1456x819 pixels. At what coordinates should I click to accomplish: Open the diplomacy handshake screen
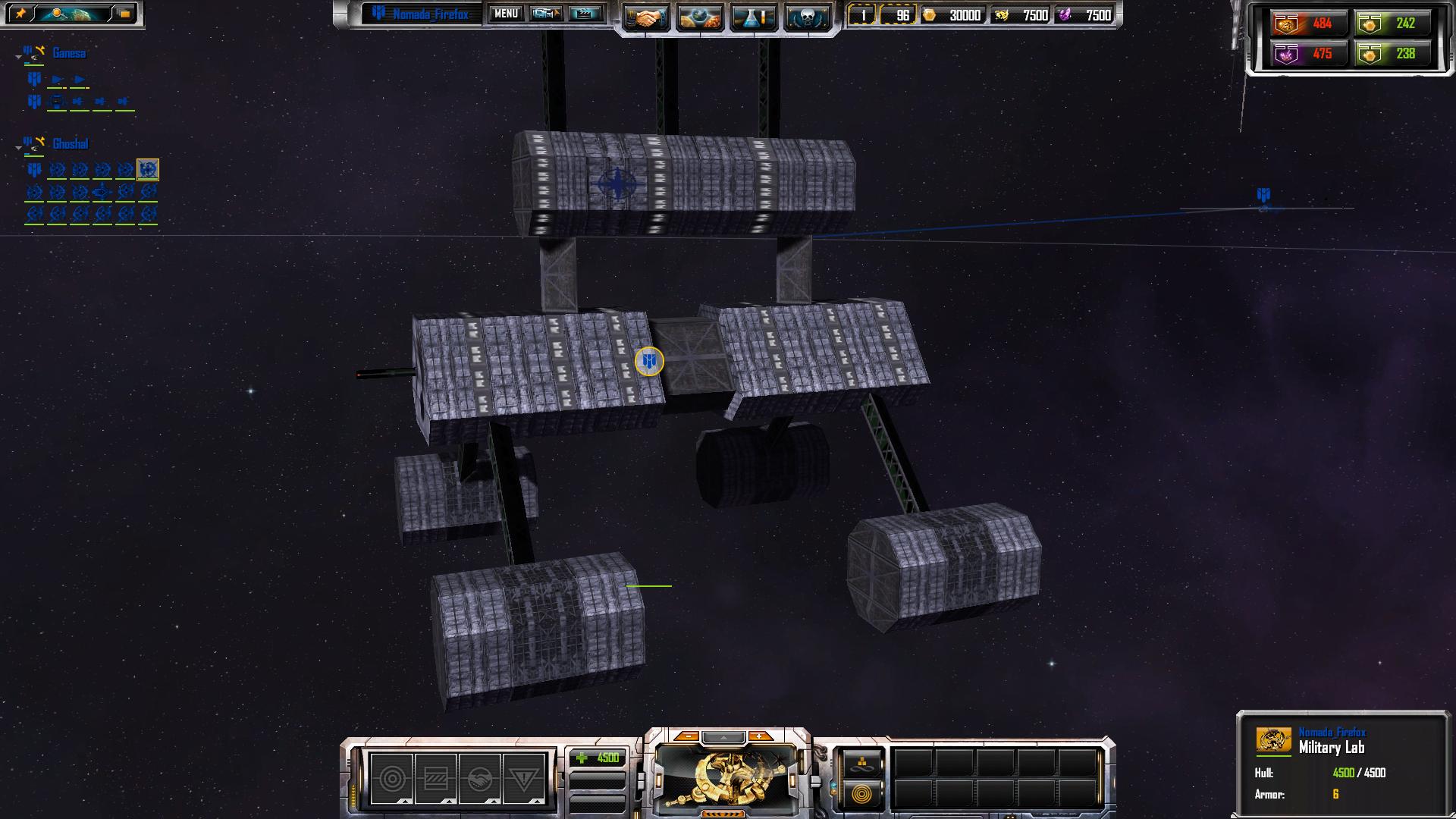[x=646, y=17]
